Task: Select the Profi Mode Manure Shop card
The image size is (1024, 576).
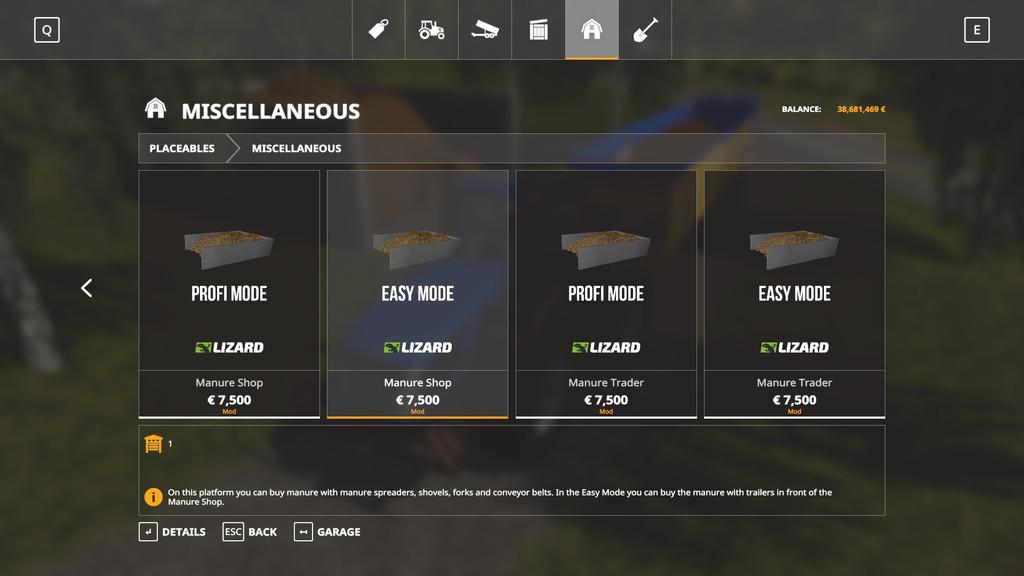Action: tap(229, 293)
